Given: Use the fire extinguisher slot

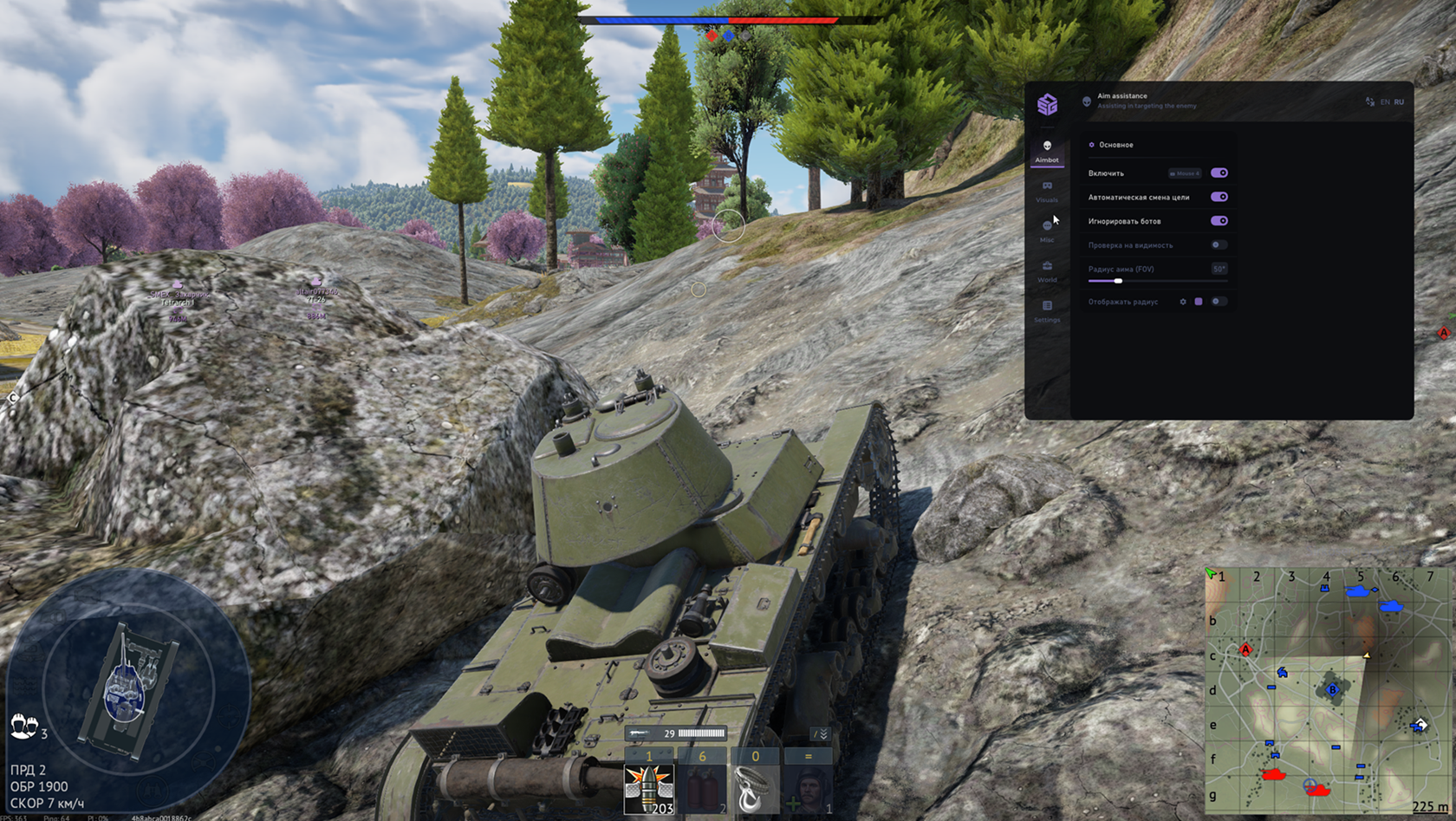Looking at the screenshot, I should pos(702,789).
